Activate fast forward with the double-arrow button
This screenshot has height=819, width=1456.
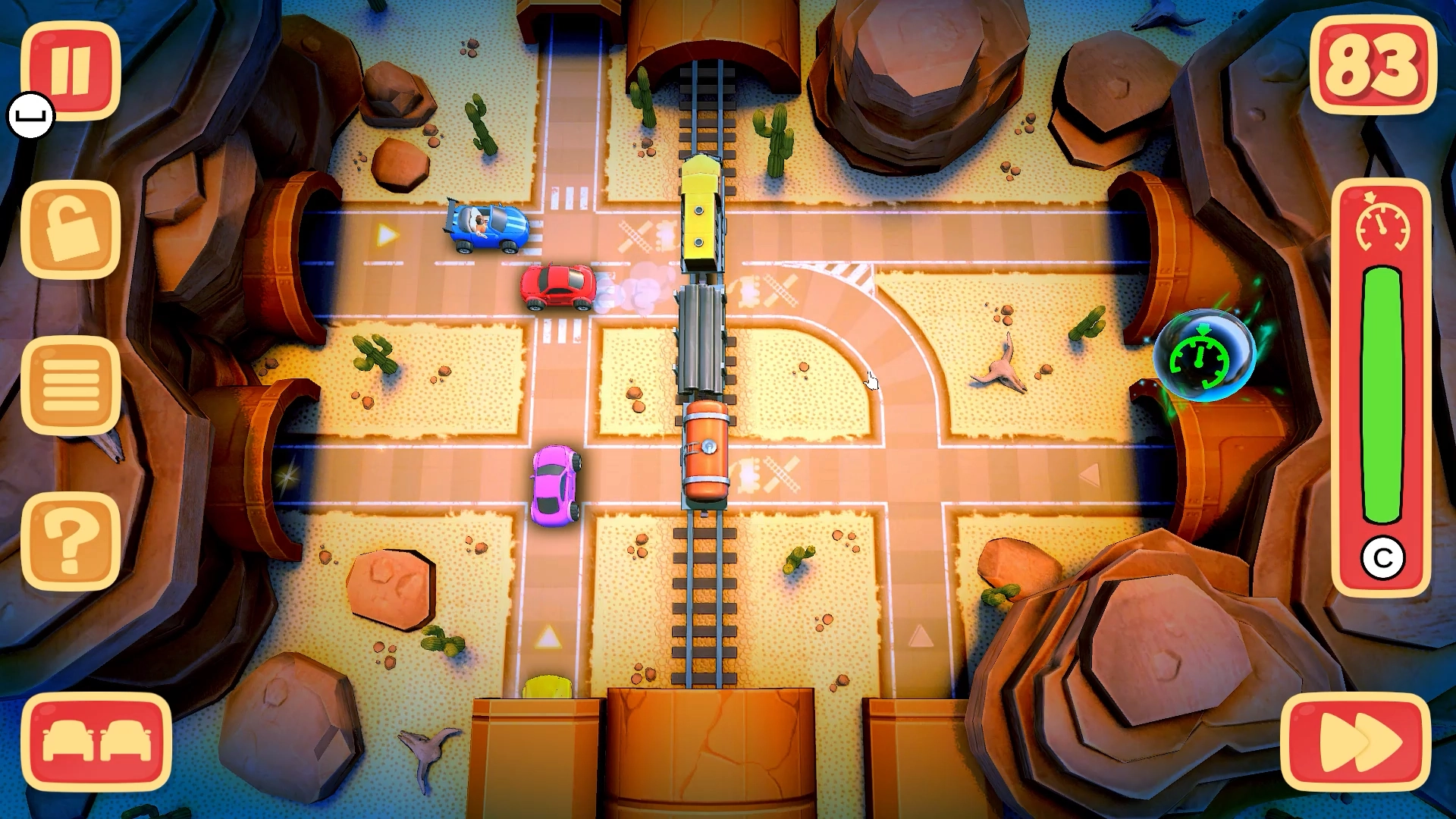pyautogui.click(x=1356, y=742)
